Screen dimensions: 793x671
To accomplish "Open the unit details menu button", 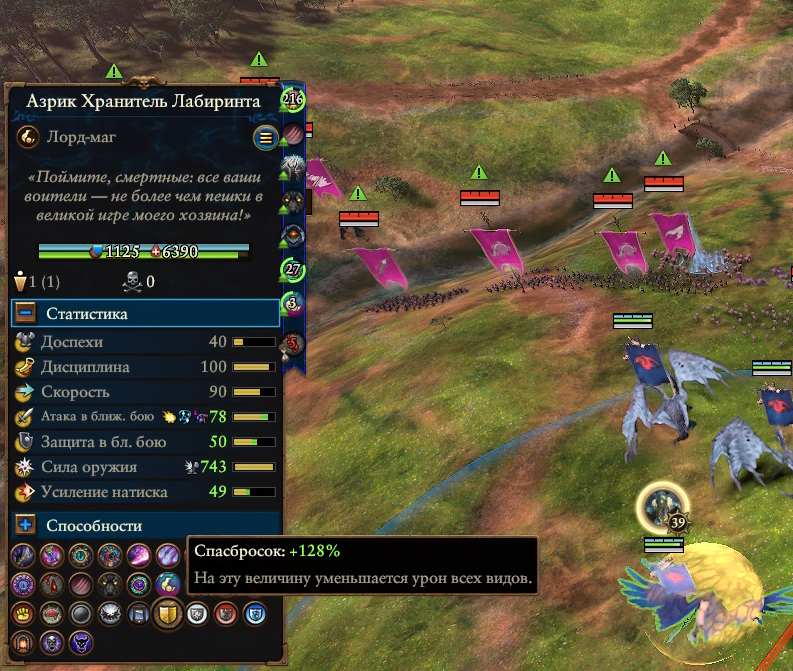I will 265,137.
